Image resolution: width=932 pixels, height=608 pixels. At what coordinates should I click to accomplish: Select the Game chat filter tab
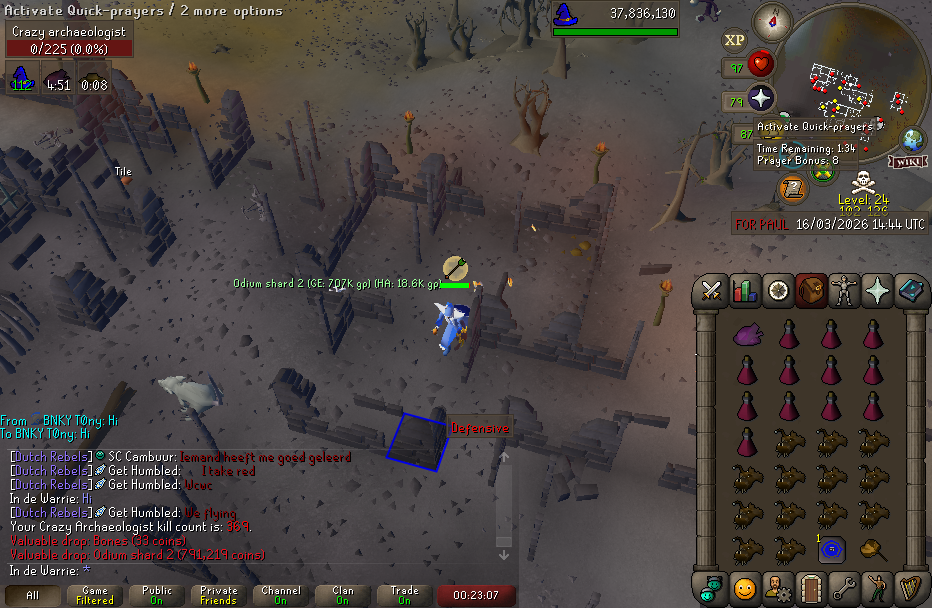[x=95, y=596]
